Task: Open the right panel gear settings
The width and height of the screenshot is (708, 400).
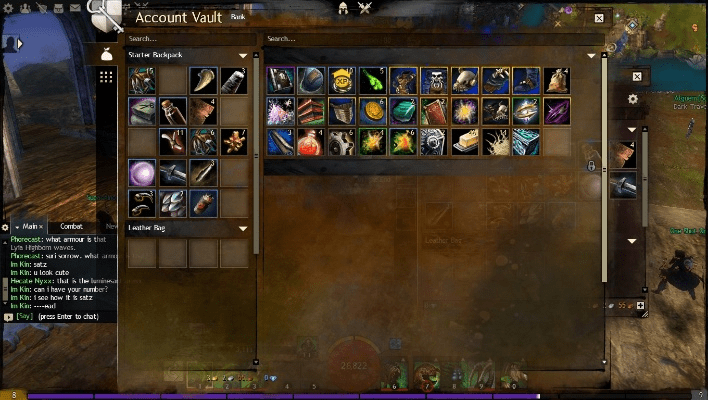Action: coord(632,99)
